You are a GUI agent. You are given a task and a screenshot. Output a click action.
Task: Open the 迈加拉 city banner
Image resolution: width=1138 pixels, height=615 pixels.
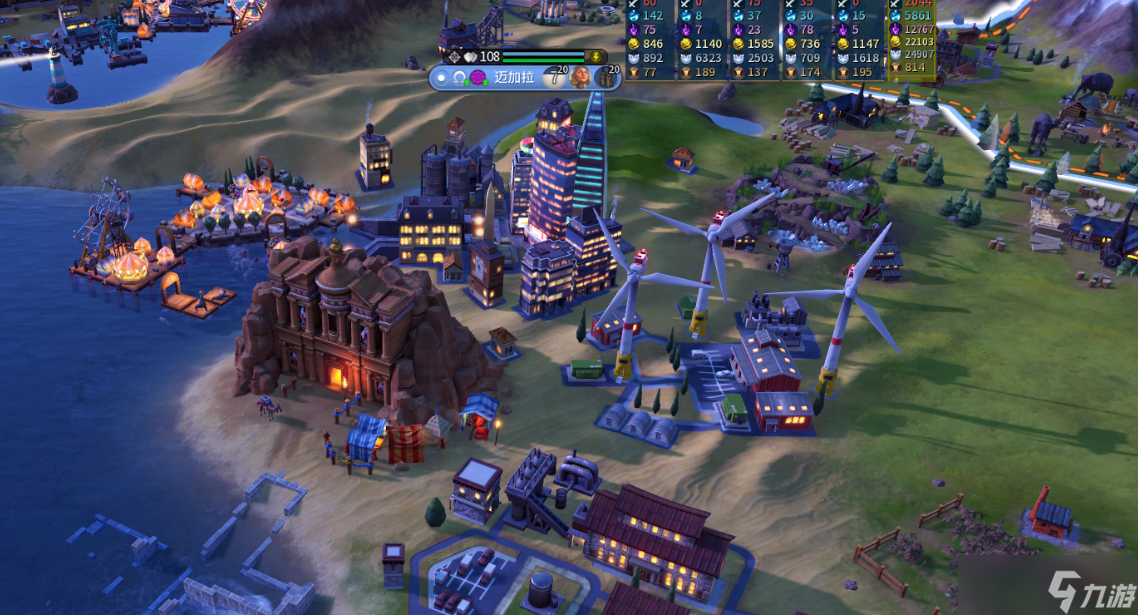coord(514,77)
